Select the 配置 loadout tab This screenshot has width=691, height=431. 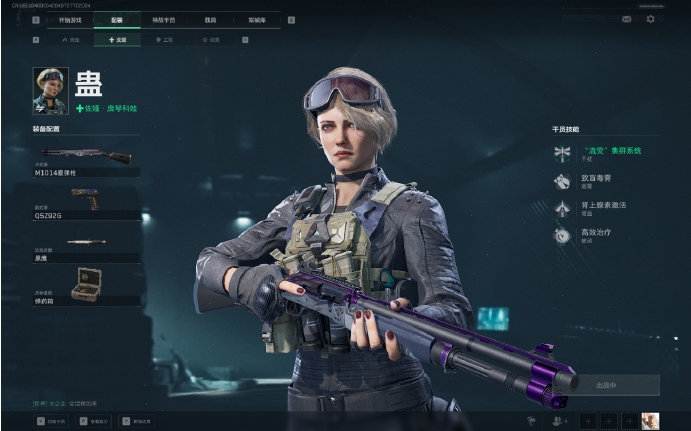click(x=119, y=19)
